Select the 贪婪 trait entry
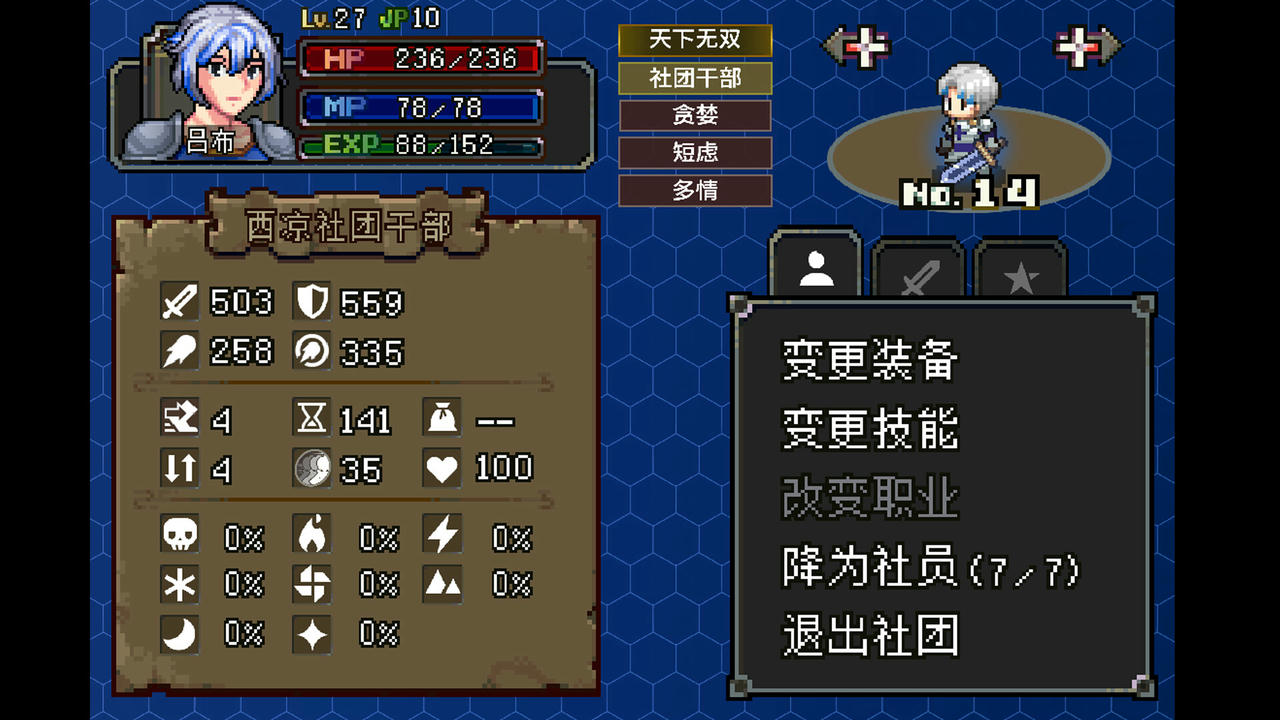The height and width of the screenshot is (720, 1280). point(695,115)
